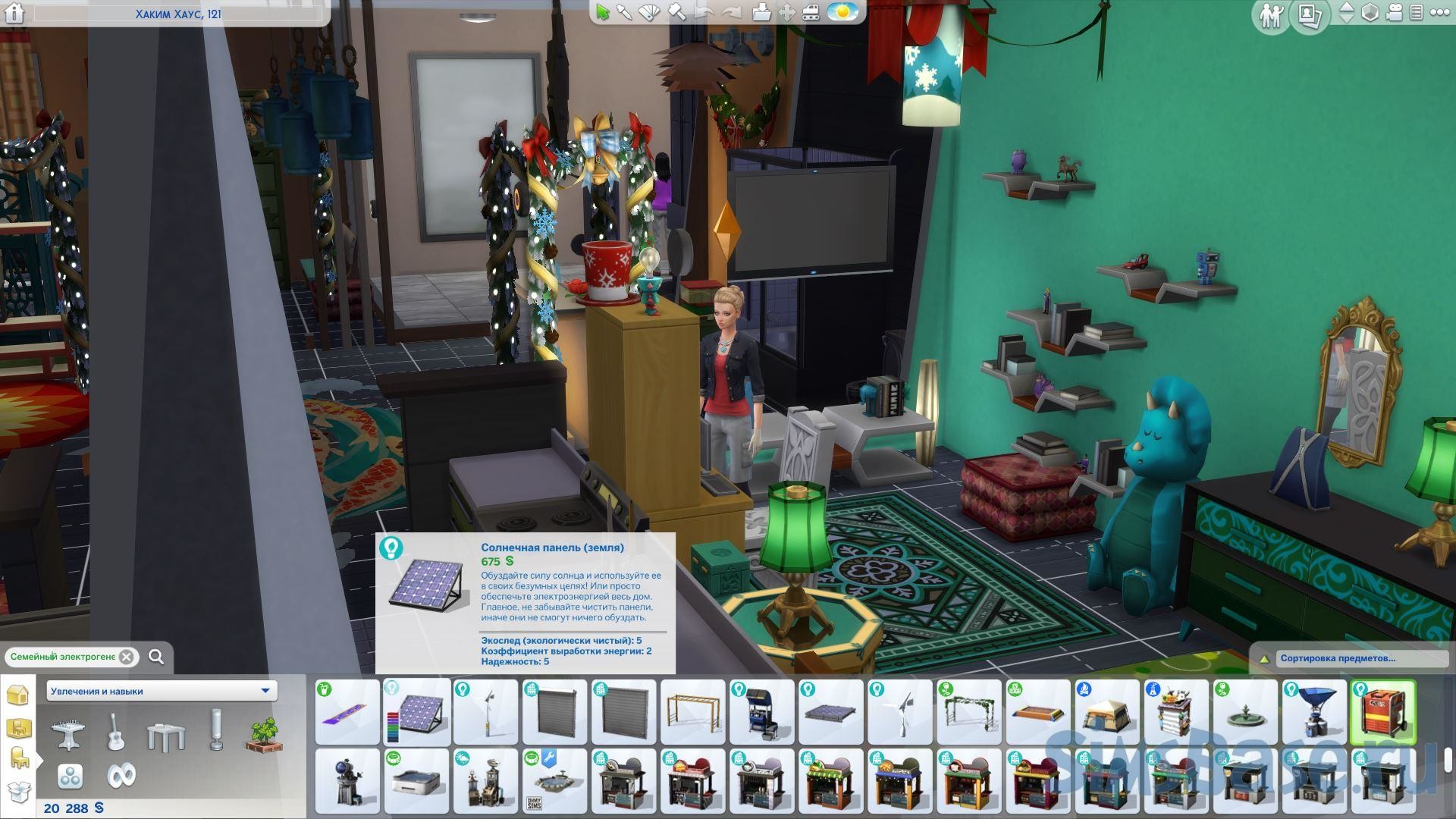Select the green arrow select tool
This screenshot has height=819, width=1456.
[603, 12]
